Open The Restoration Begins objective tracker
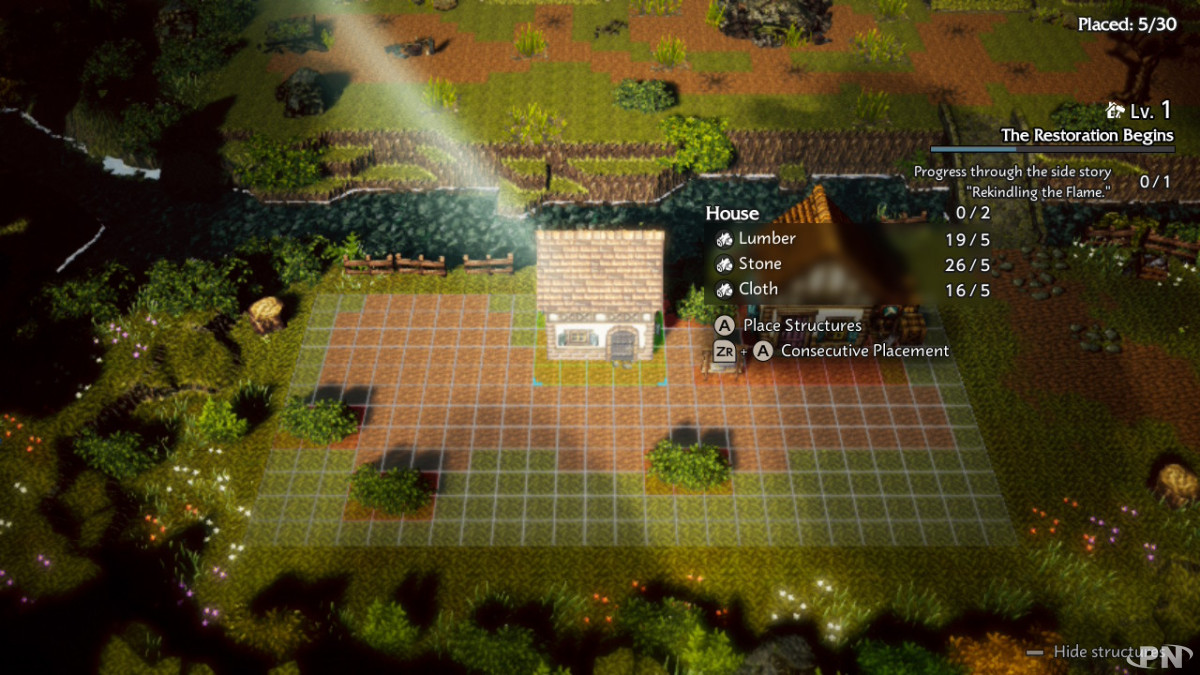 pyautogui.click(x=1087, y=135)
